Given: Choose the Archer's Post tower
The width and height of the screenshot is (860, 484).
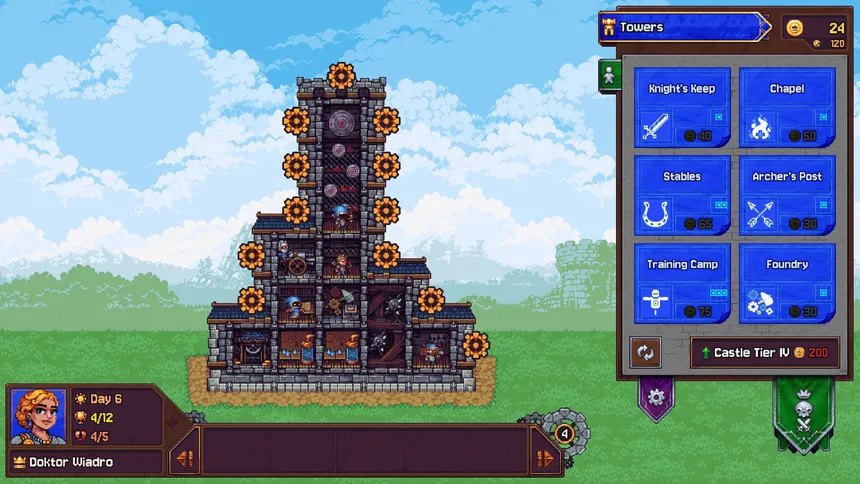Looking at the screenshot, I should [x=787, y=194].
